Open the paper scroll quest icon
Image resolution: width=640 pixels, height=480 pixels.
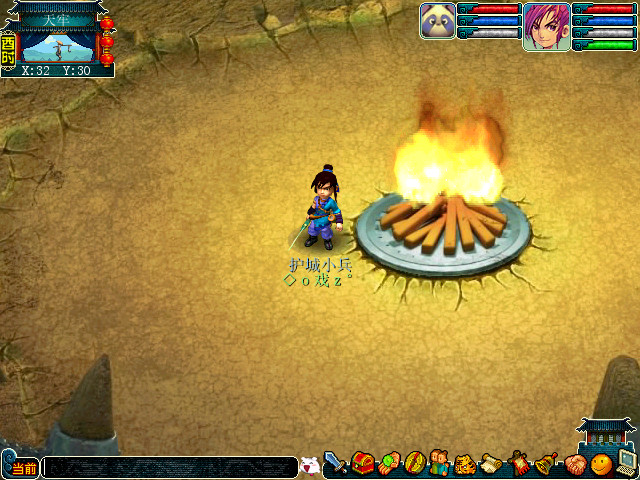pos(492,464)
